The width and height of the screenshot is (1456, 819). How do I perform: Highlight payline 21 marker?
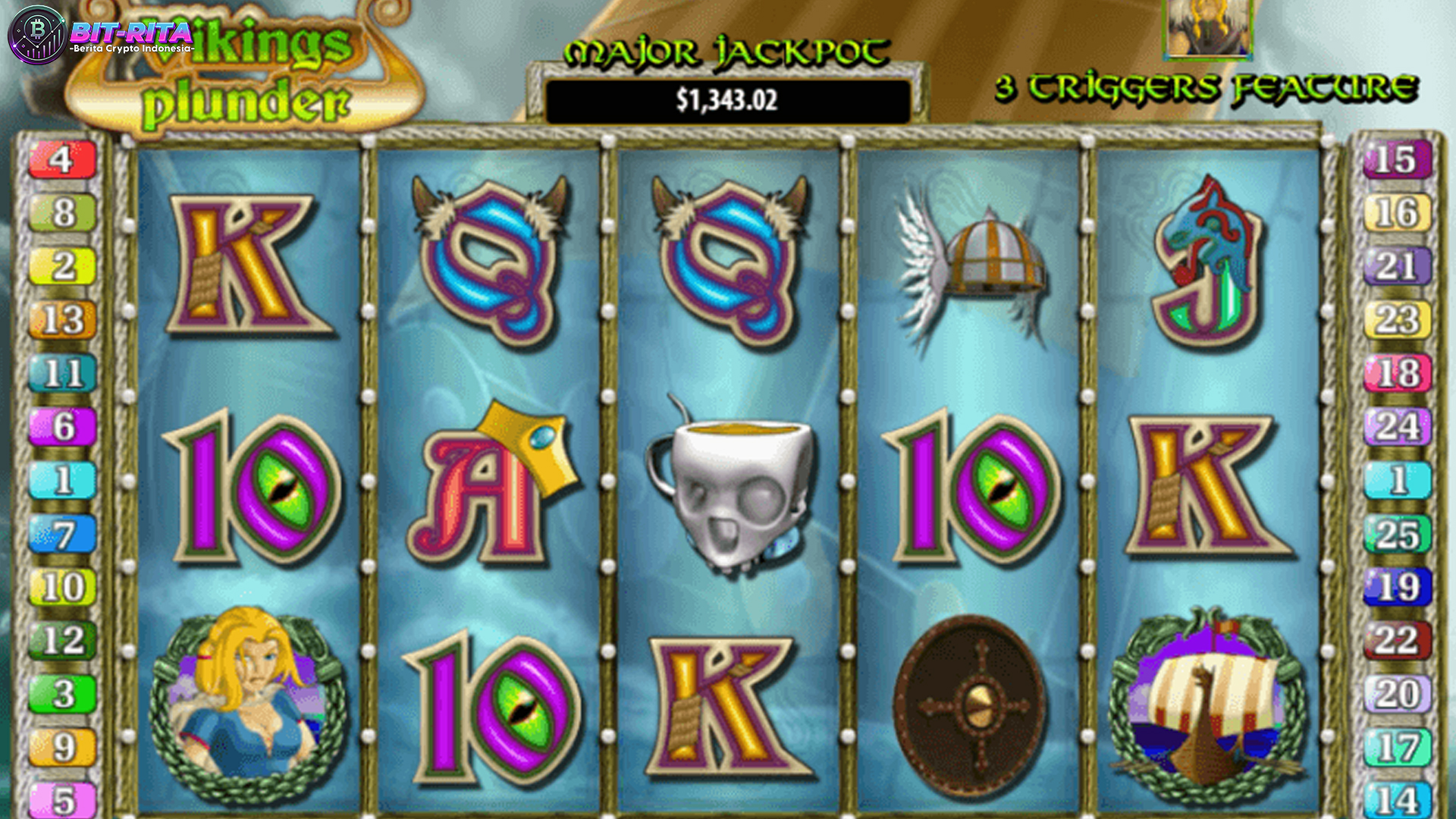(x=1397, y=266)
